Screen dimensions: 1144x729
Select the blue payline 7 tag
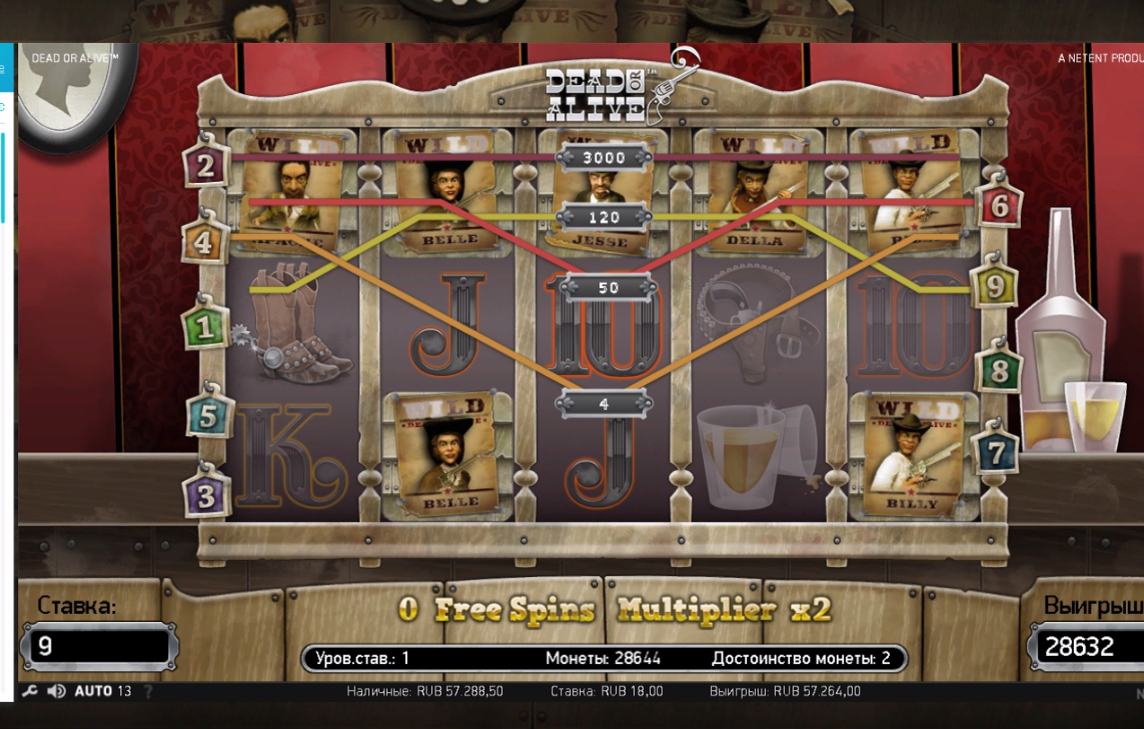(995, 453)
